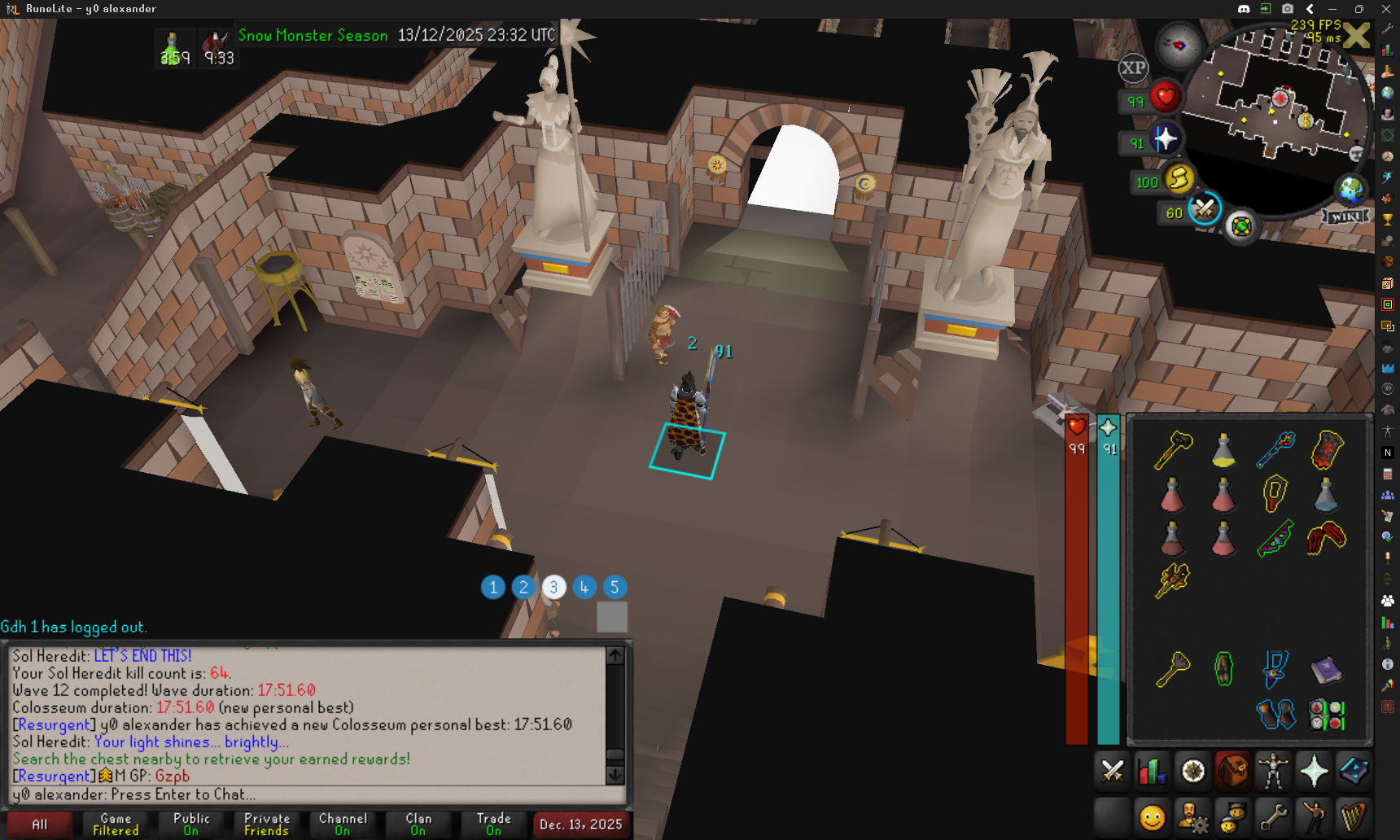Image resolution: width=1400 pixels, height=840 pixels.
Task: Toggle run using the boot energy orb
Action: (1179, 178)
